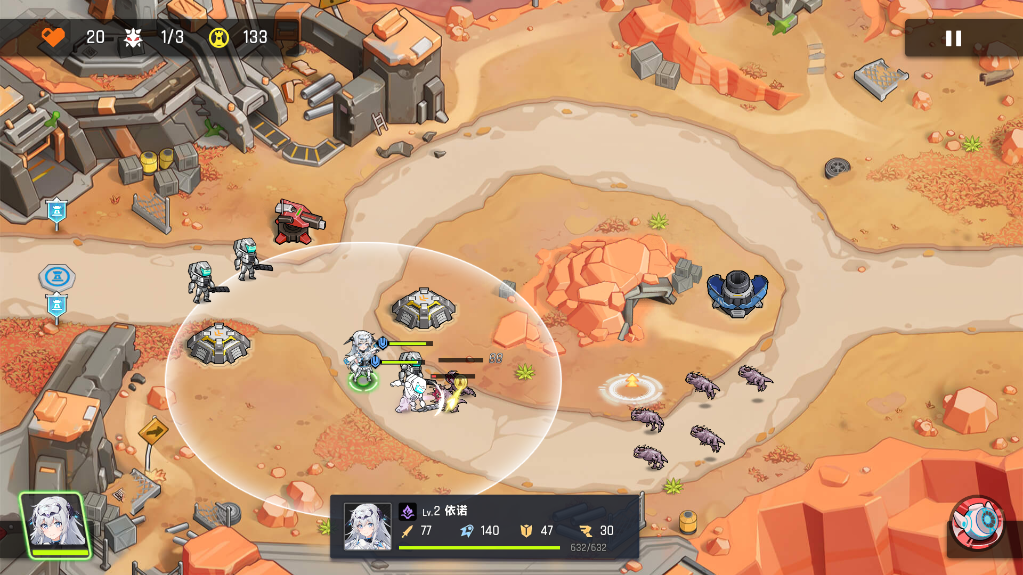The image size is (1023, 575).
Task: Pause the game
Action: 953,38
